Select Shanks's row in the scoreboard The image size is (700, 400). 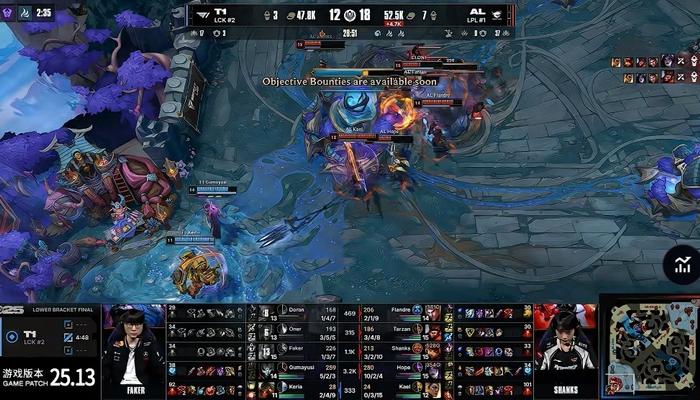click(402, 351)
